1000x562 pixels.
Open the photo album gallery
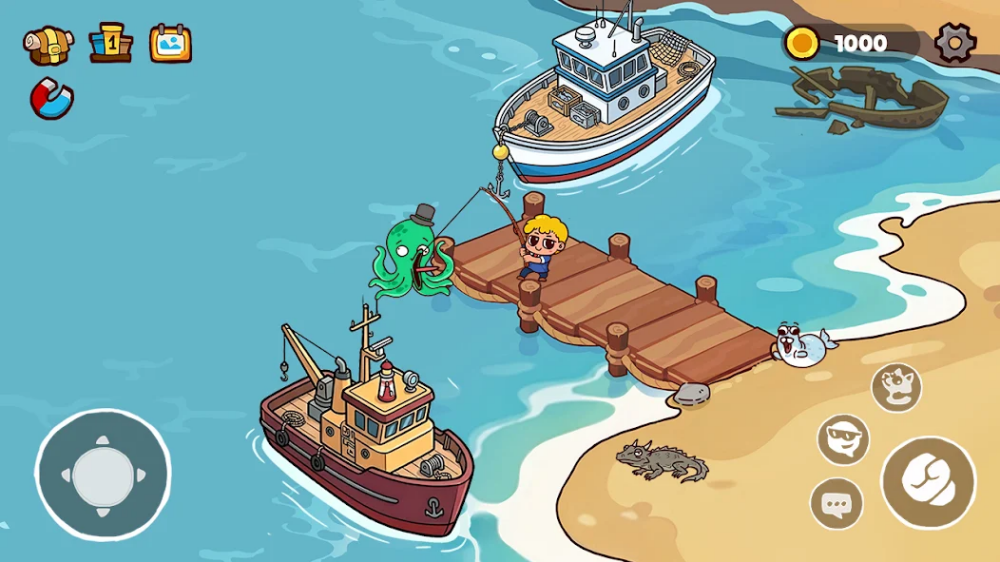[x=170, y=43]
